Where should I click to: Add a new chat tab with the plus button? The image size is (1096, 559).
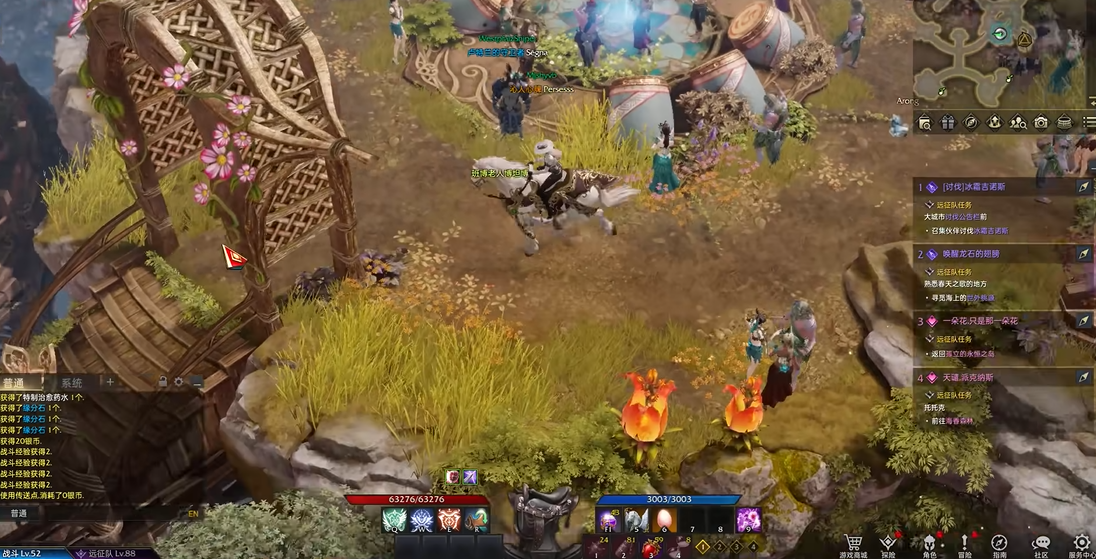[110, 382]
